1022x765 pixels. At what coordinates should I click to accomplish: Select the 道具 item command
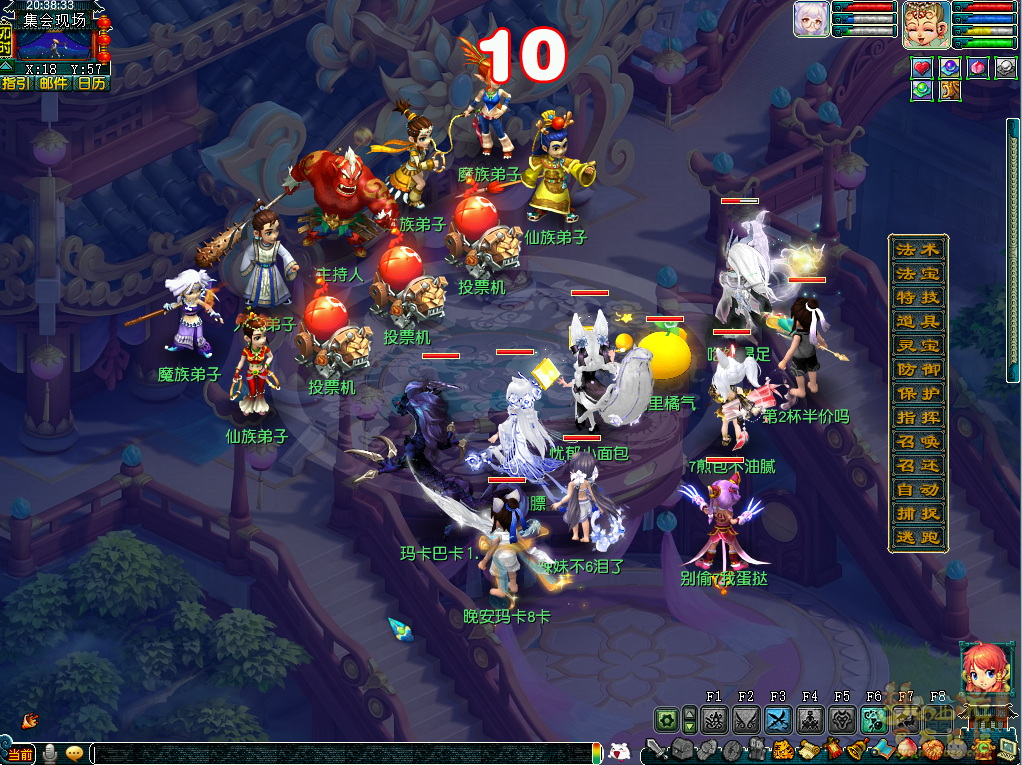[918, 322]
